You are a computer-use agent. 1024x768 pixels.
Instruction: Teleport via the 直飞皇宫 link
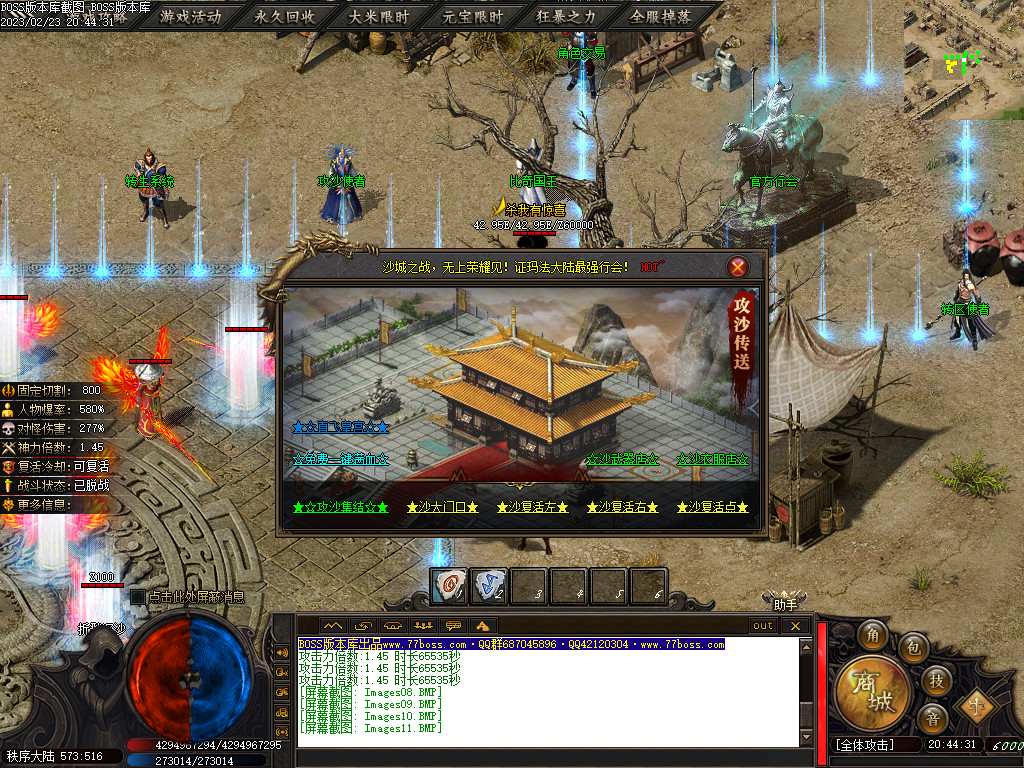coord(340,427)
